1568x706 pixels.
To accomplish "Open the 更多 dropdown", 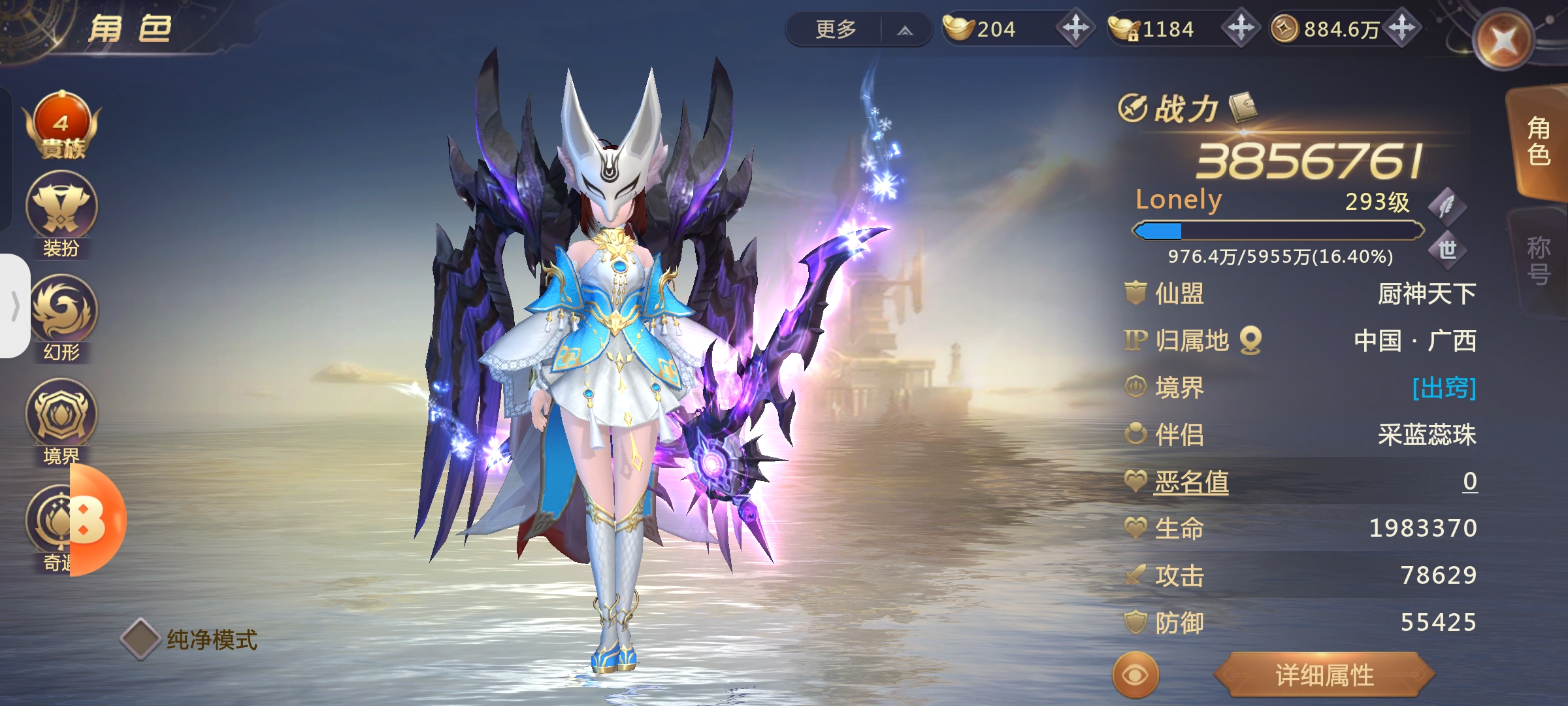I will point(858,29).
